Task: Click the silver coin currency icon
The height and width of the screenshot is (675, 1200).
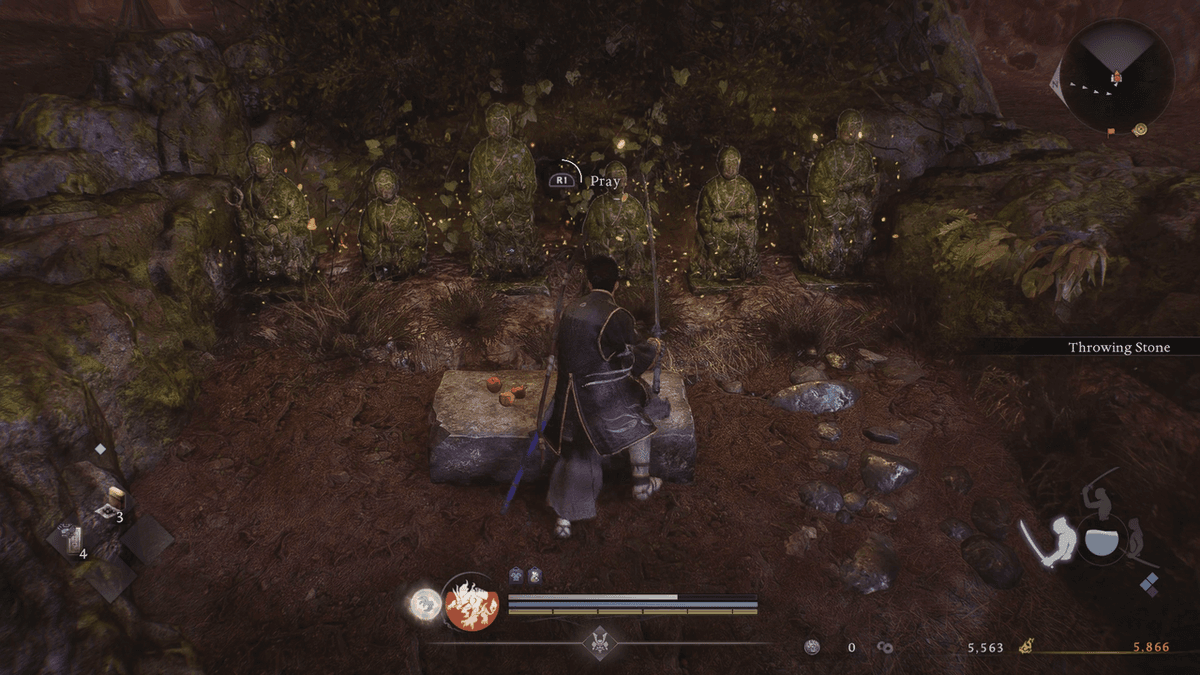Action: [x=812, y=647]
